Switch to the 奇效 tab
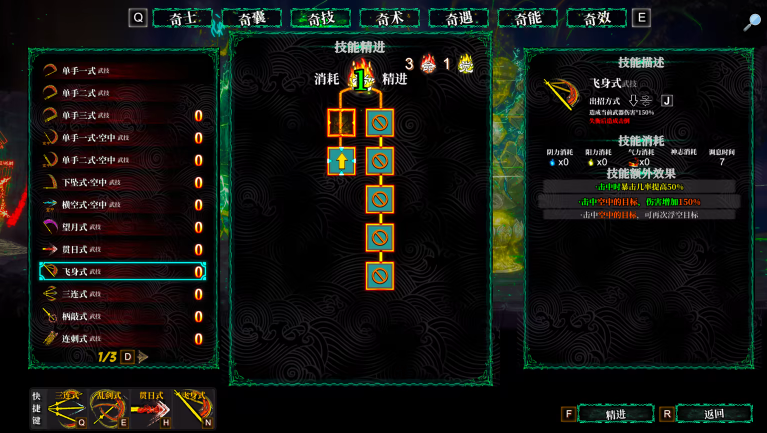 point(597,18)
